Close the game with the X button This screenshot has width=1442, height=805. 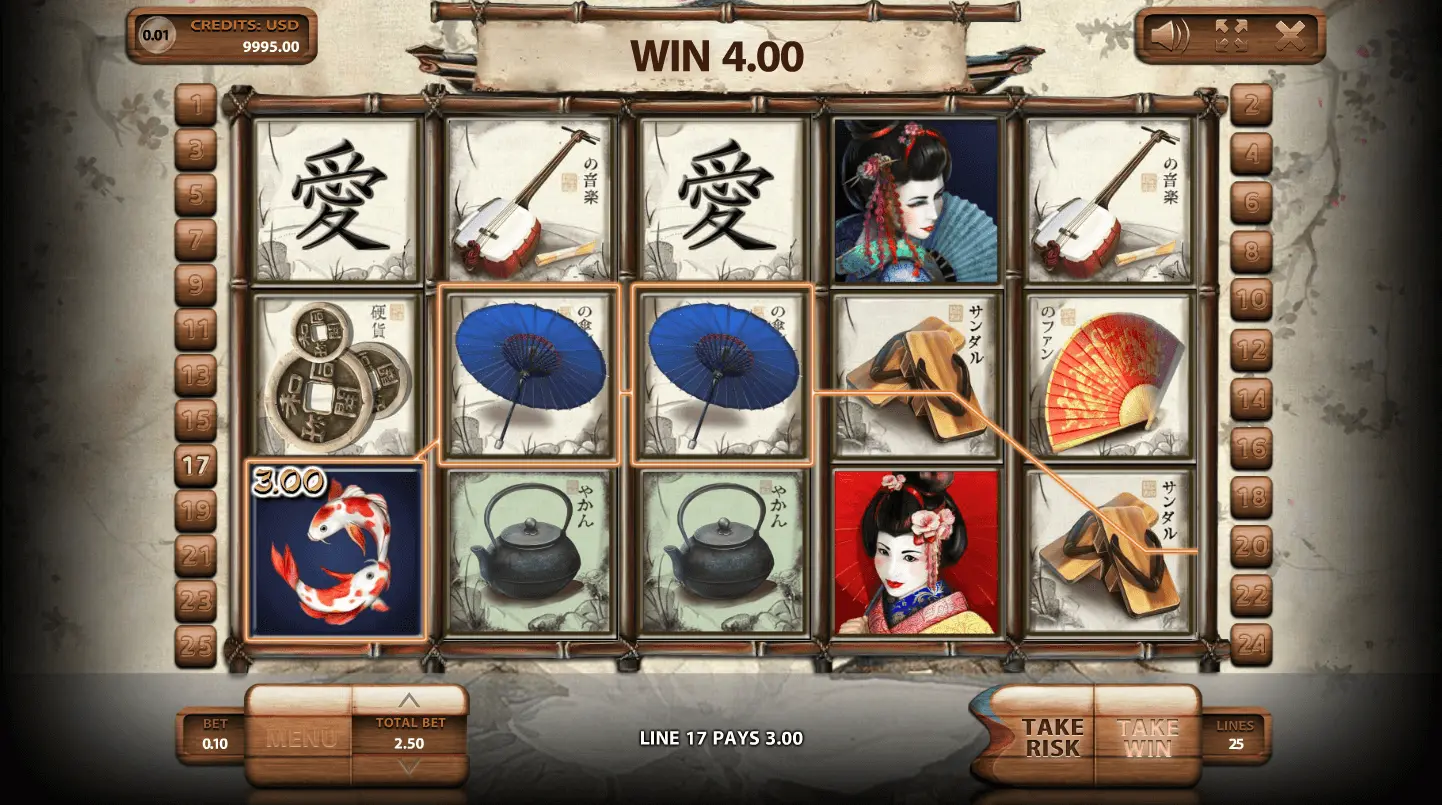point(1290,37)
